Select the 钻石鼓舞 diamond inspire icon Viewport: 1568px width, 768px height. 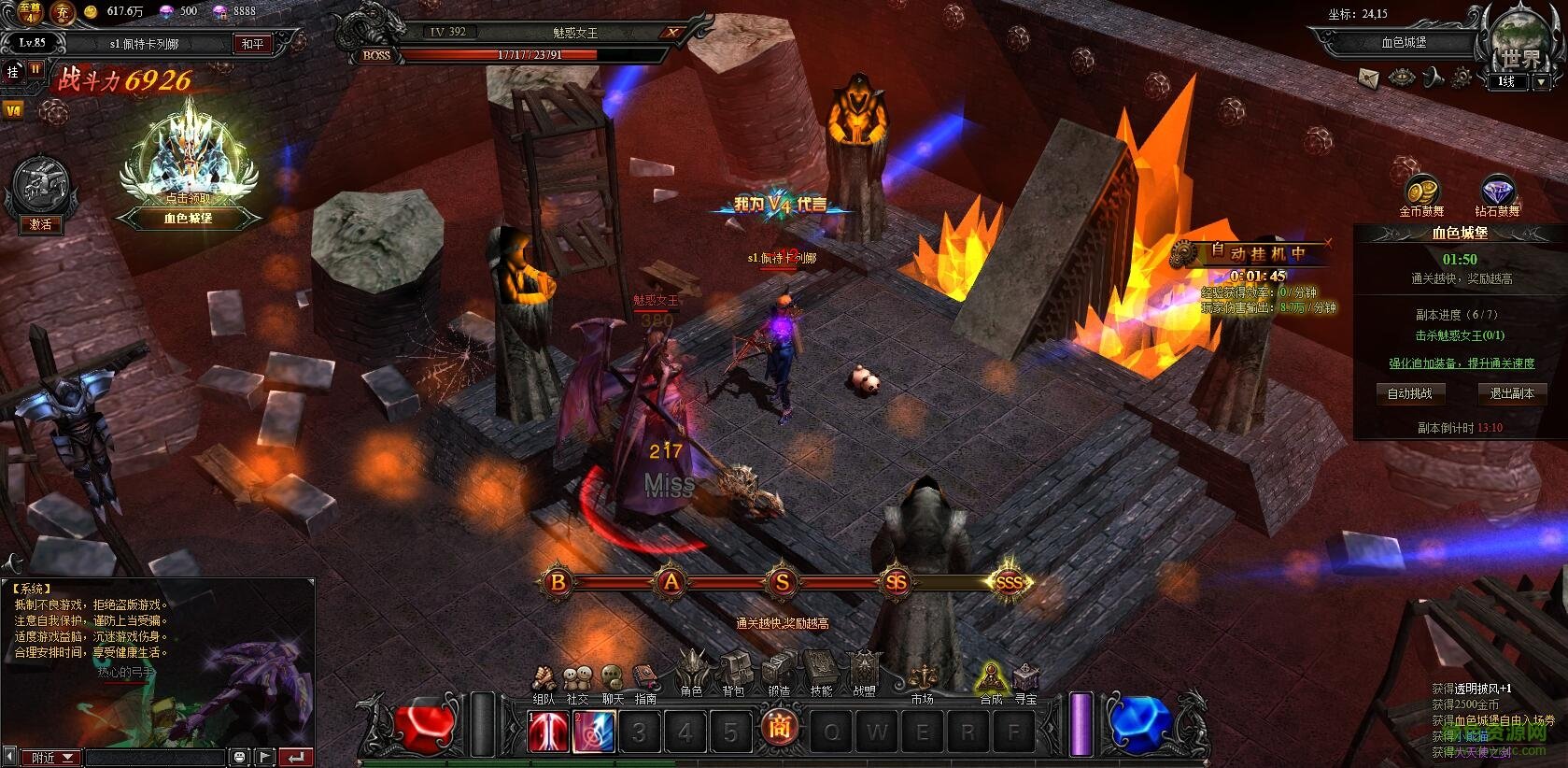1497,192
